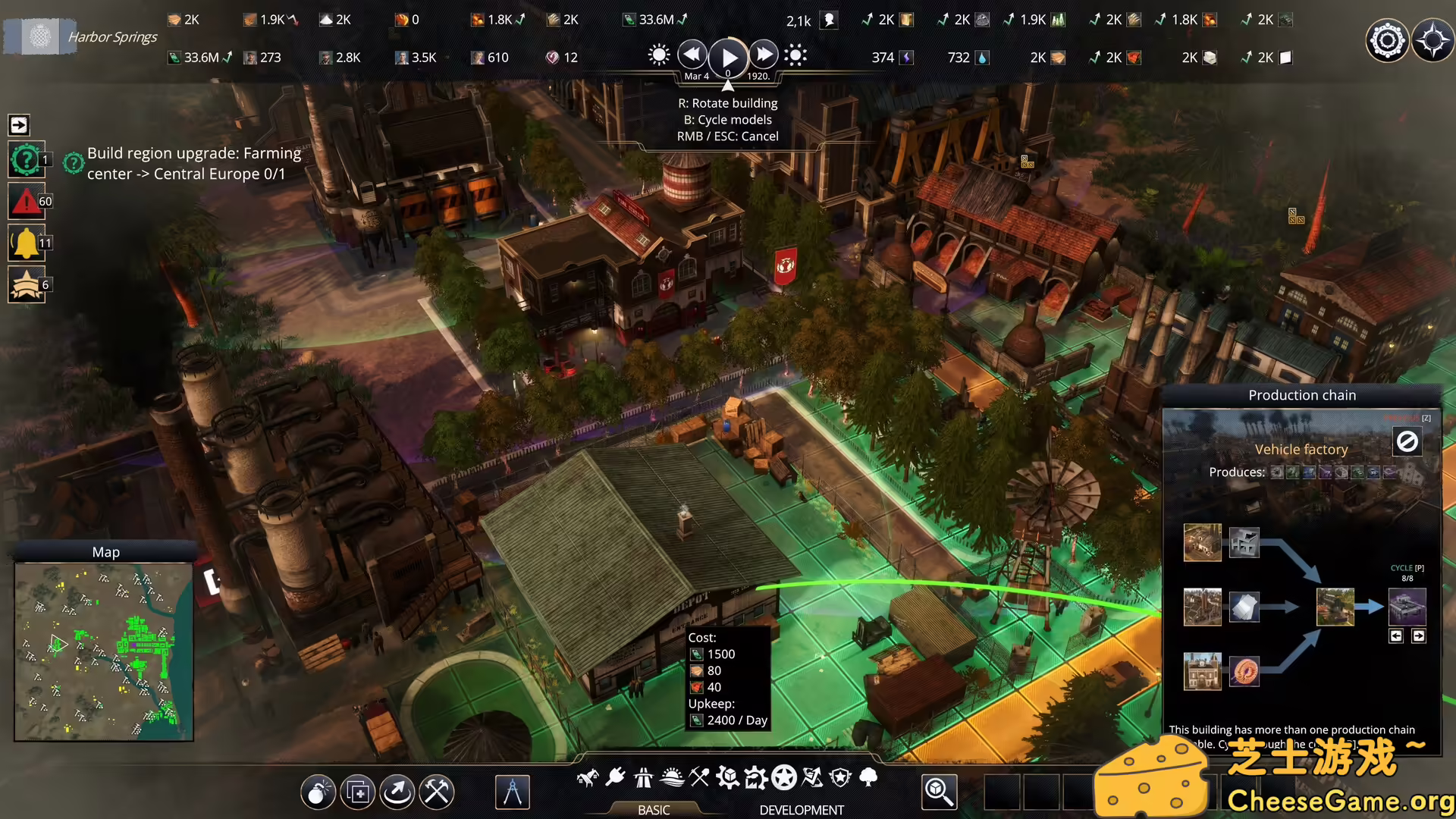Screen dimensions: 1456x819
Task: Open the quest question-mark tracker
Action: (27, 160)
